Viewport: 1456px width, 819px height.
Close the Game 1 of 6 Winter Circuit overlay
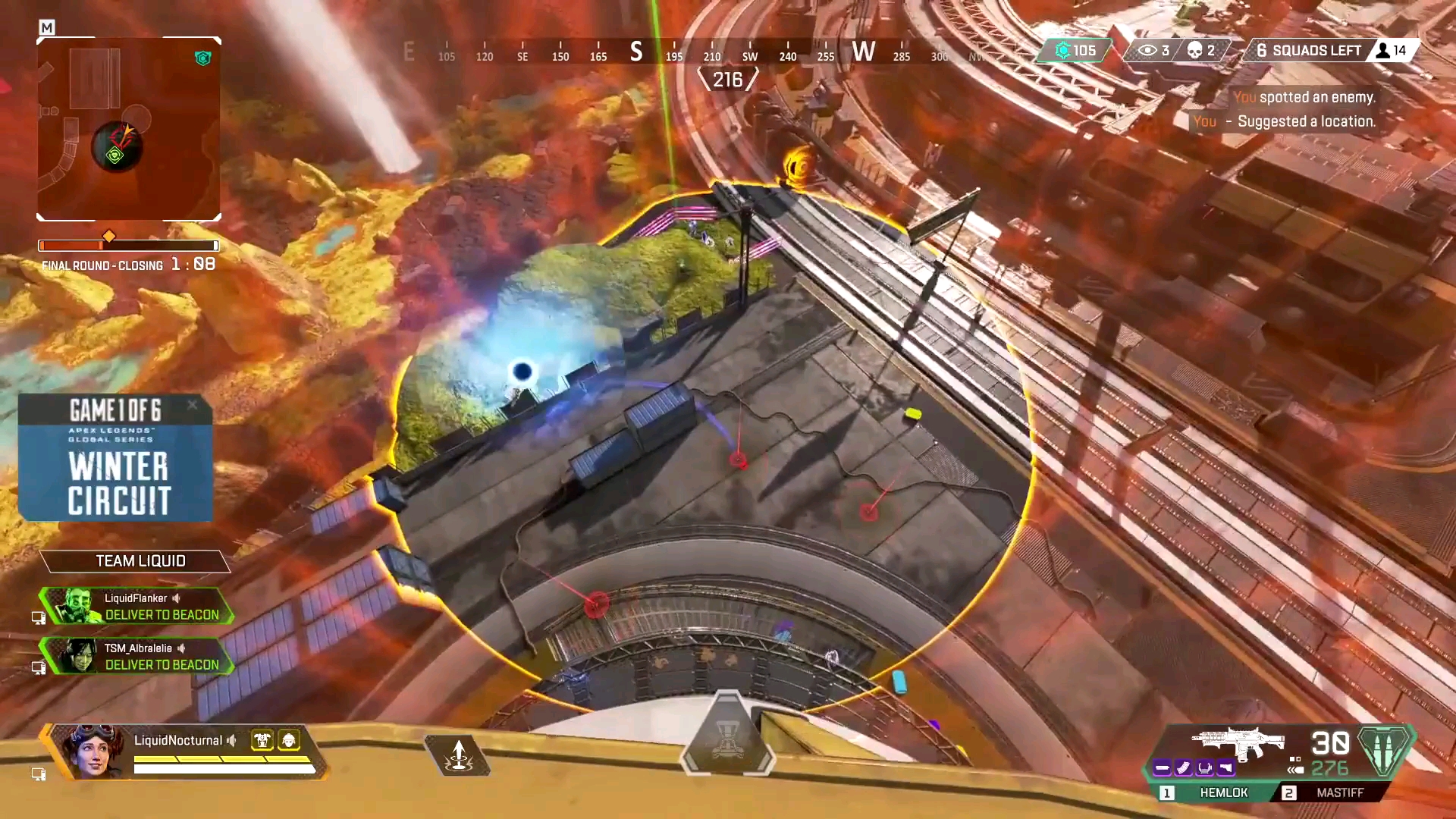click(x=193, y=405)
